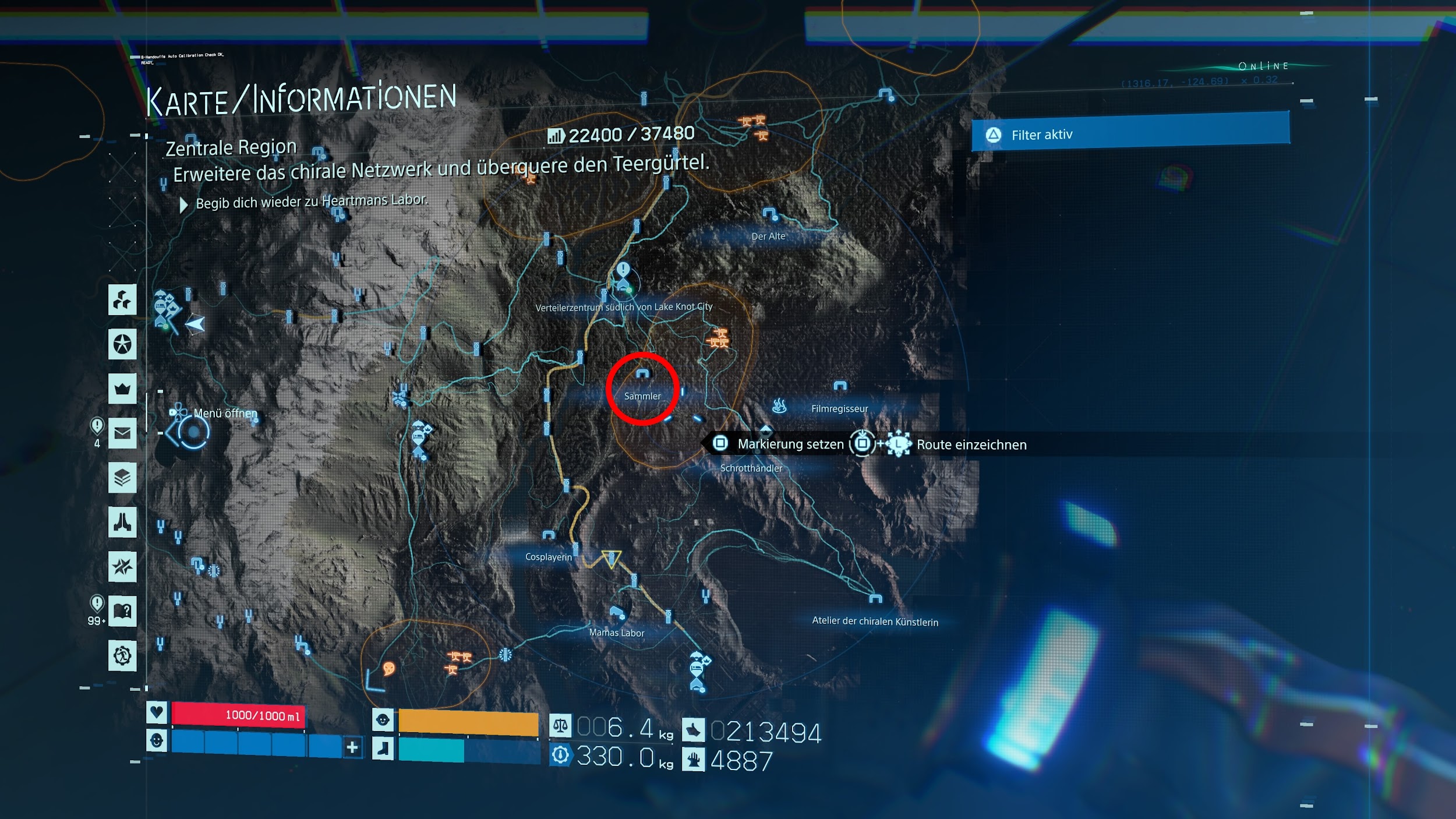Viewport: 1456px width, 819px height.
Task: Open the tips book with question mark
Action: click(122, 611)
